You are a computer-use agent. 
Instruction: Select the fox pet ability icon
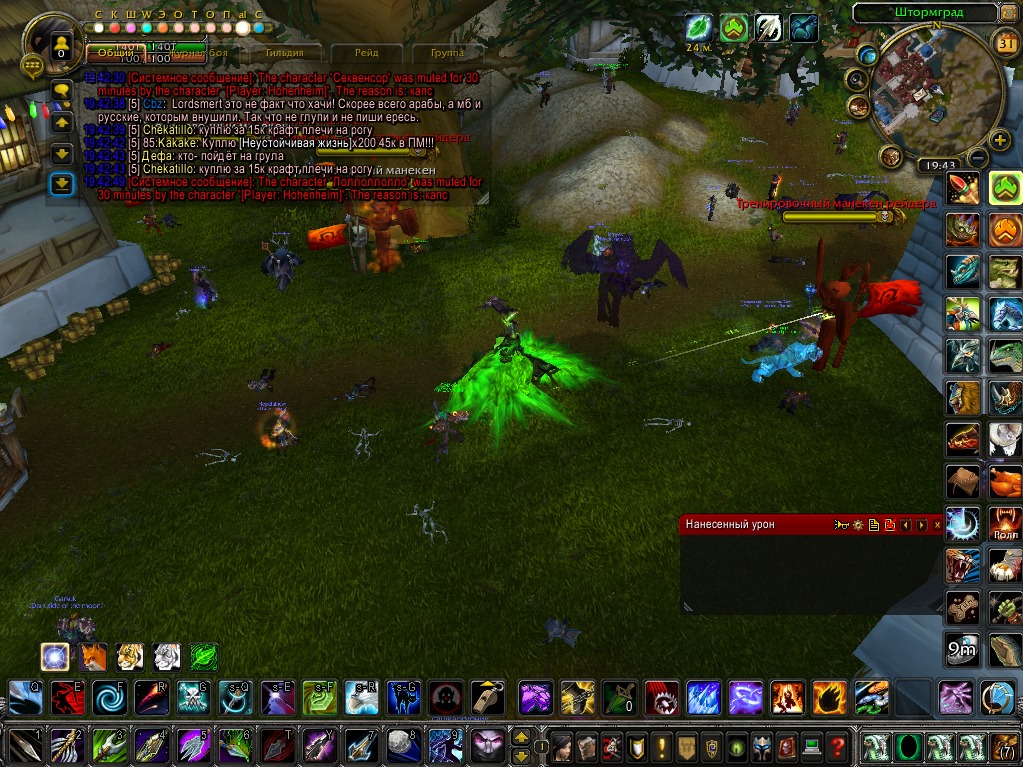(x=92, y=657)
